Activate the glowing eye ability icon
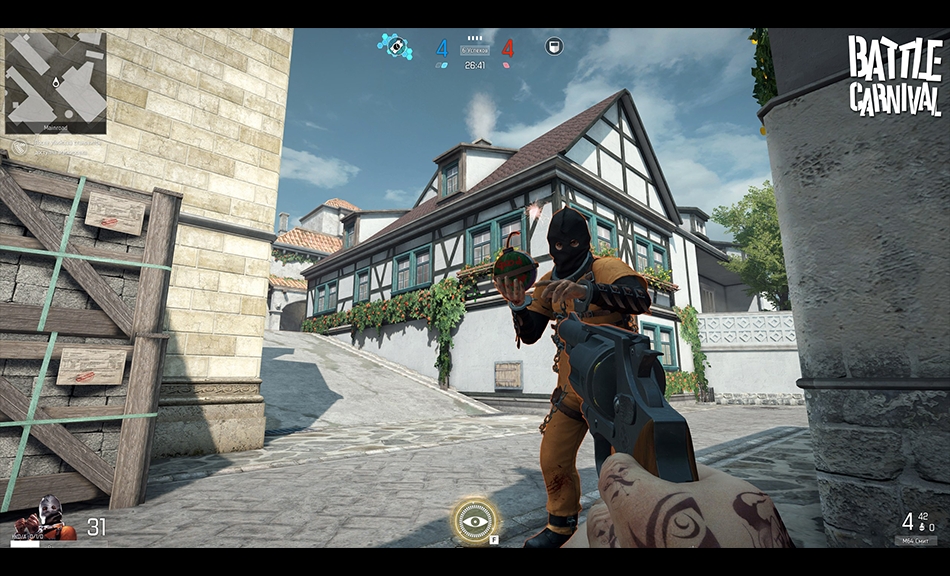 (x=474, y=521)
